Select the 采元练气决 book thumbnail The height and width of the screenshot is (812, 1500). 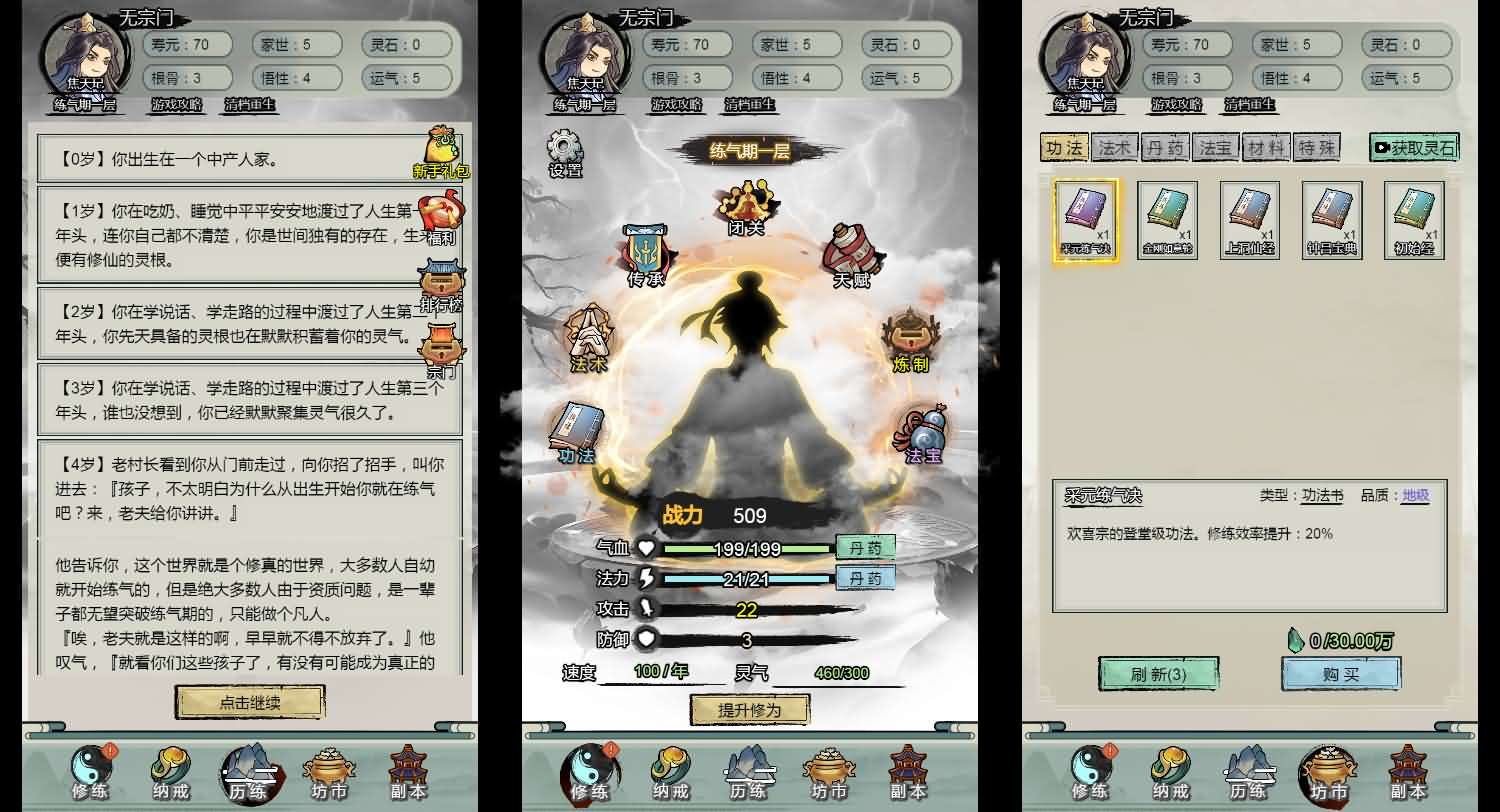(x=1085, y=218)
